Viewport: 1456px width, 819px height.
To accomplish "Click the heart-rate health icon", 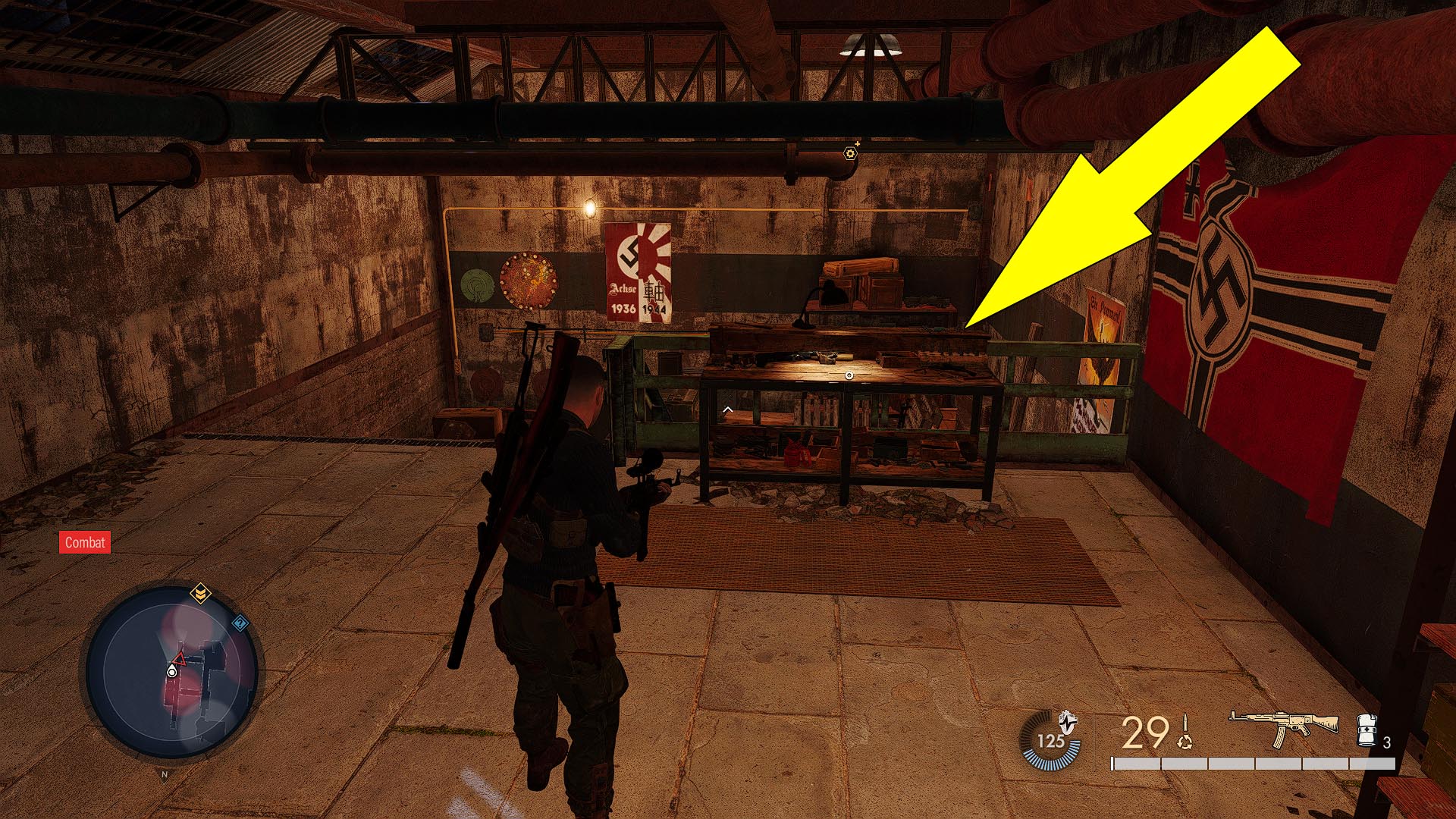I will pyautogui.click(x=1068, y=723).
